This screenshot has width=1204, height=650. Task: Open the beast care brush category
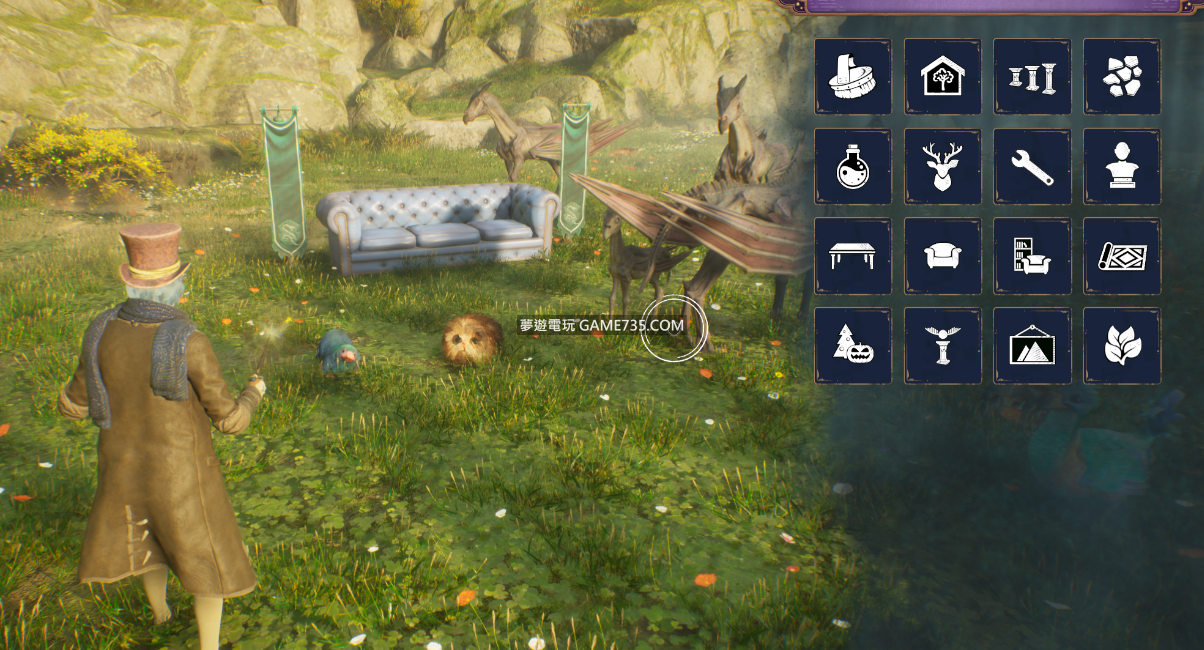853,77
